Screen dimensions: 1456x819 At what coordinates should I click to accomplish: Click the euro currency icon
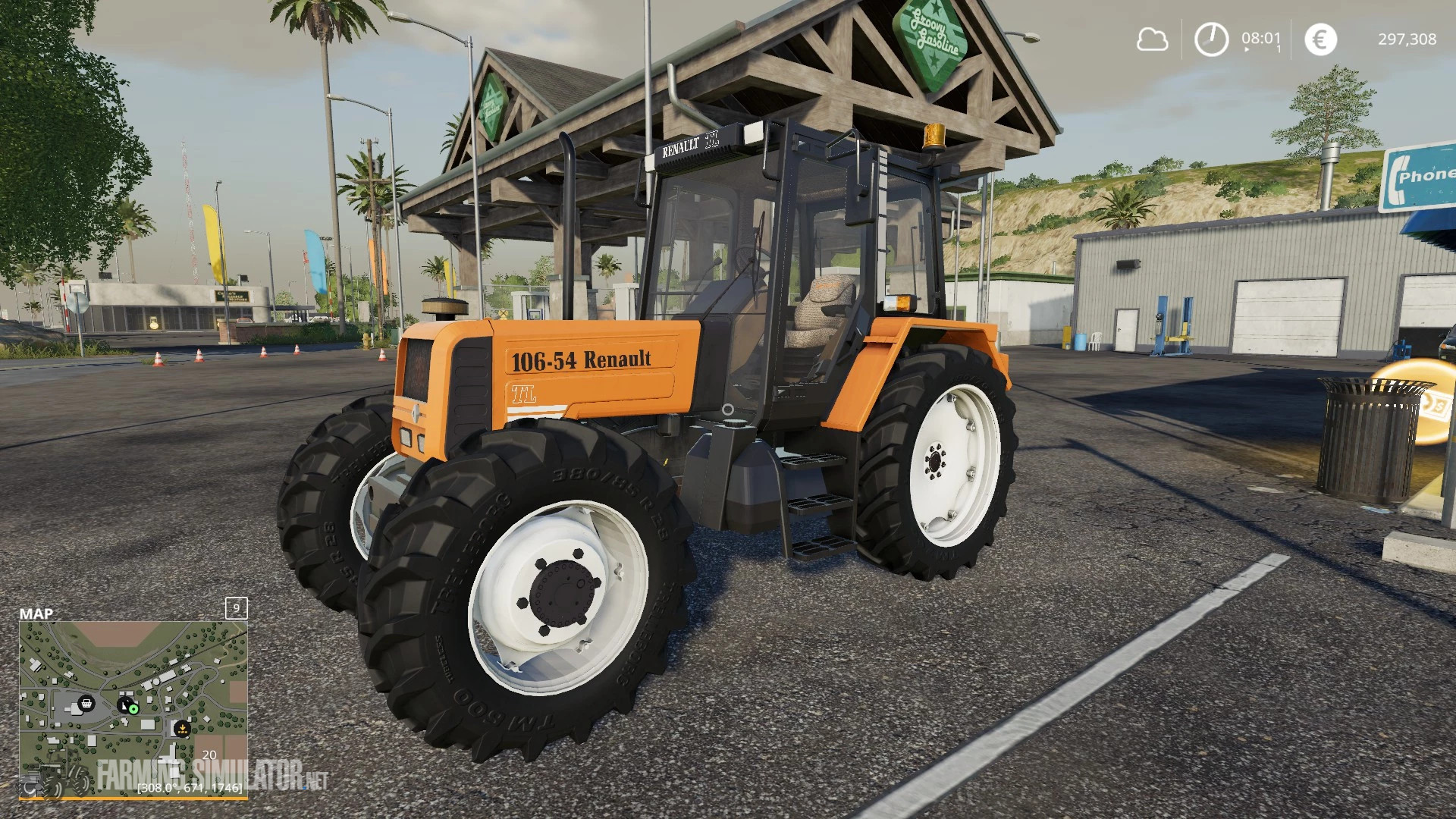click(1320, 39)
